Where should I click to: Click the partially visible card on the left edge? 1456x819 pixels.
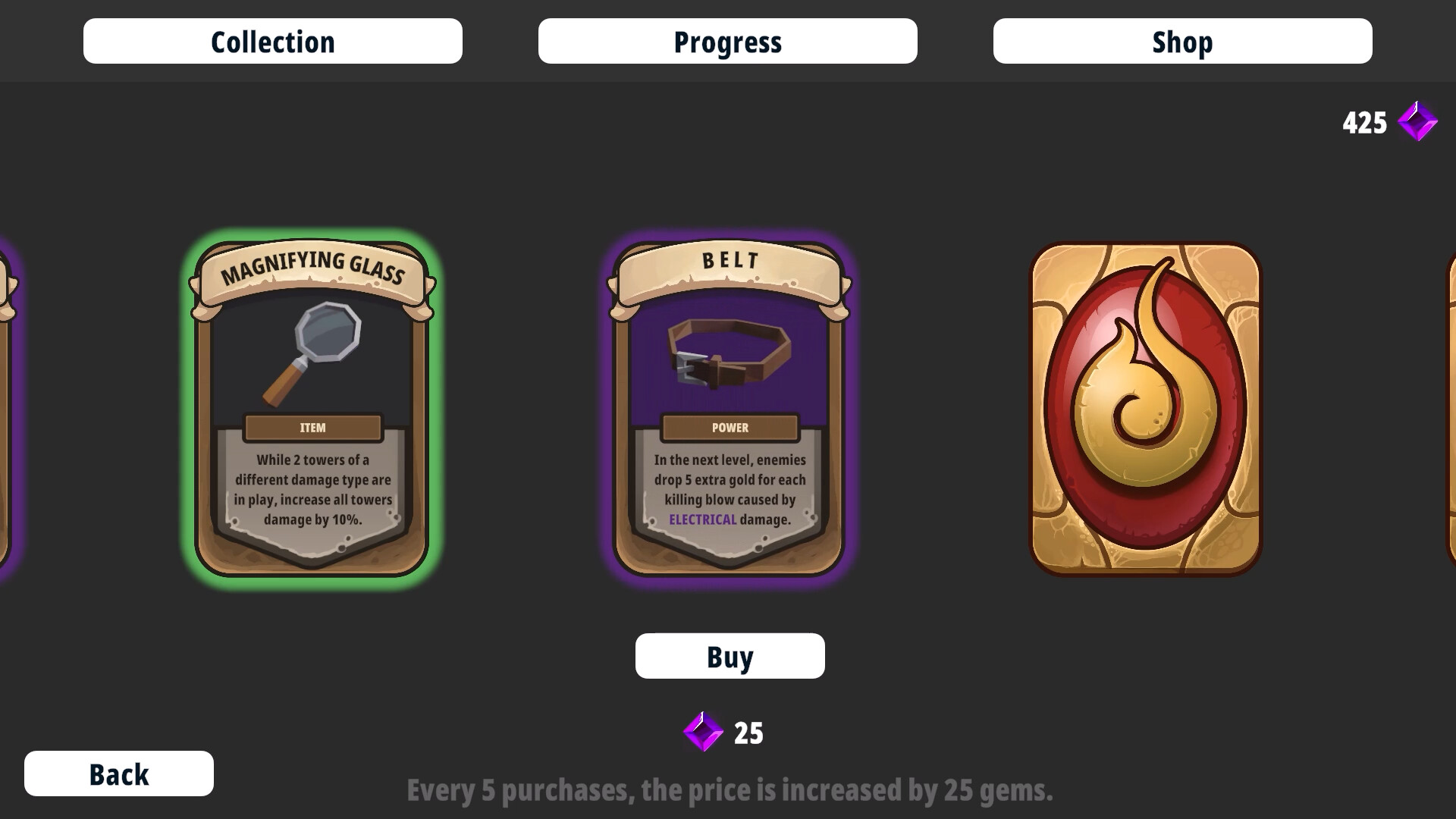(x=9, y=409)
